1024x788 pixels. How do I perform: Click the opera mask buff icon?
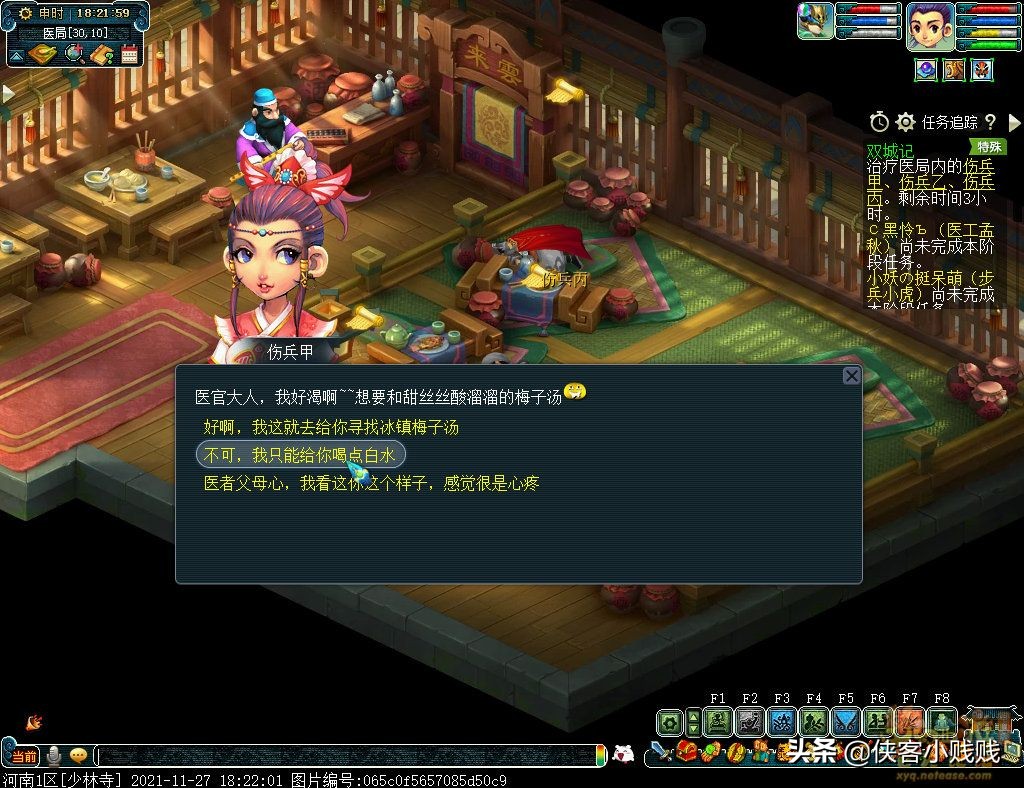pyautogui.click(x=983, y=69)
